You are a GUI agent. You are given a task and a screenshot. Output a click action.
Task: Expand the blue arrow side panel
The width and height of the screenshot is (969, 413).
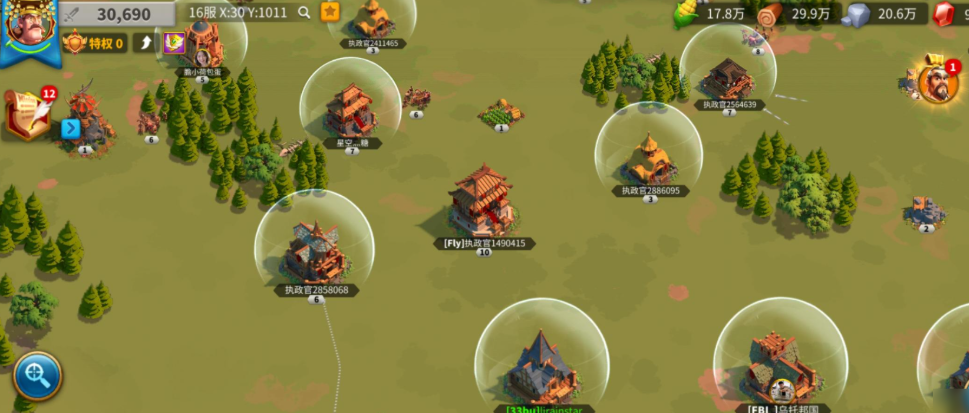coord(70,128)
